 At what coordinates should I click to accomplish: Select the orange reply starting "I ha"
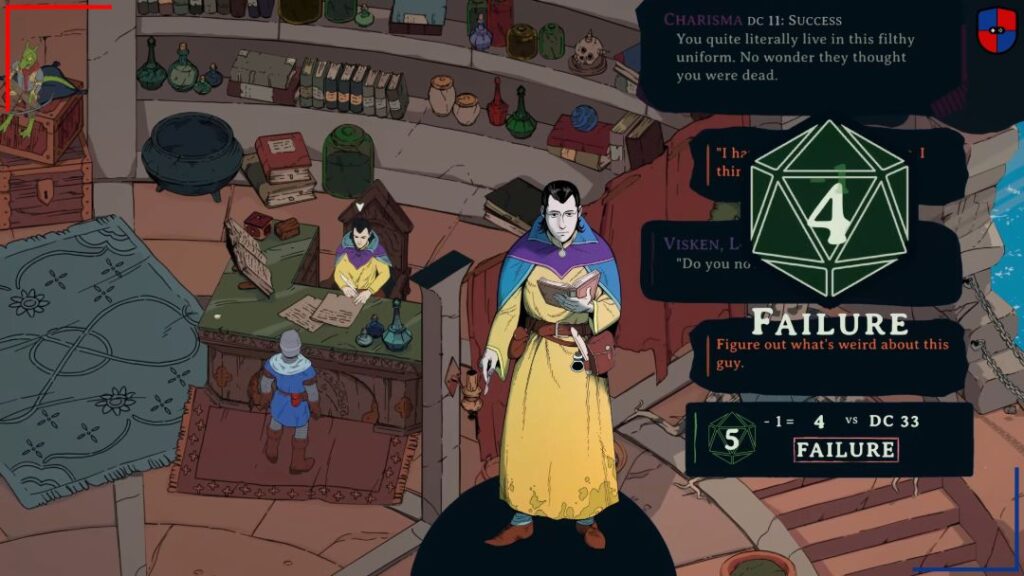pyautogui.click(x=730, y=160)
